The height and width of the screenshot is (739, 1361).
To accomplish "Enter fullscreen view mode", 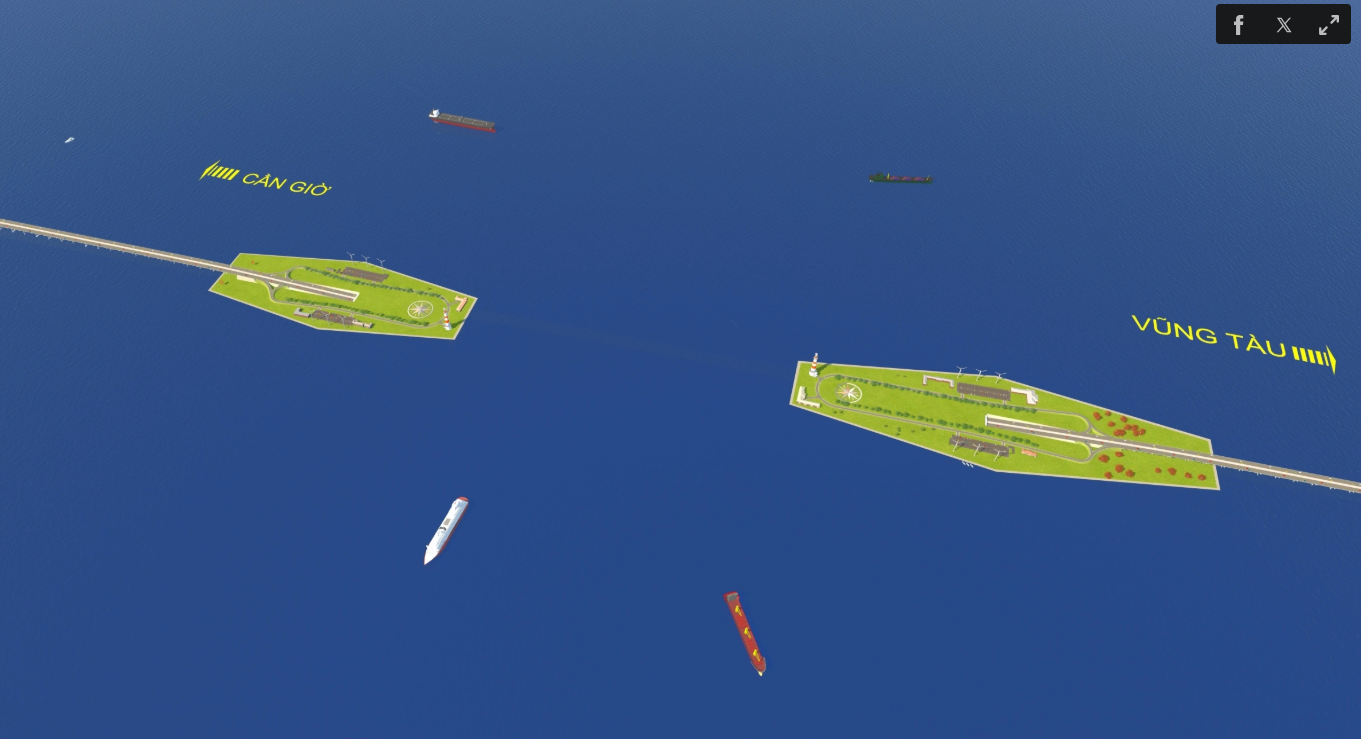I will click(1328, 24).
